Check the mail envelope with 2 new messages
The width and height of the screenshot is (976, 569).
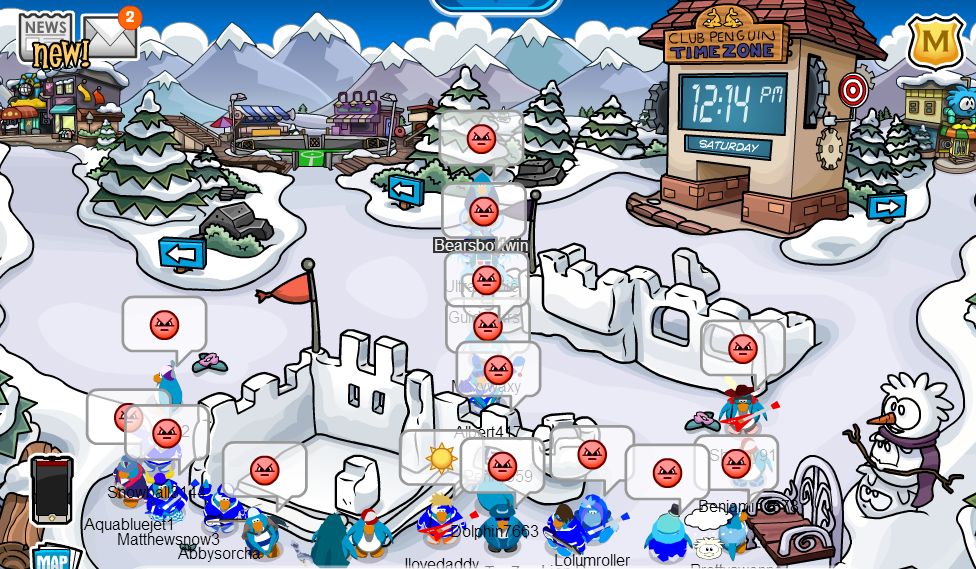pyautogui.click(x=108, y=38)
